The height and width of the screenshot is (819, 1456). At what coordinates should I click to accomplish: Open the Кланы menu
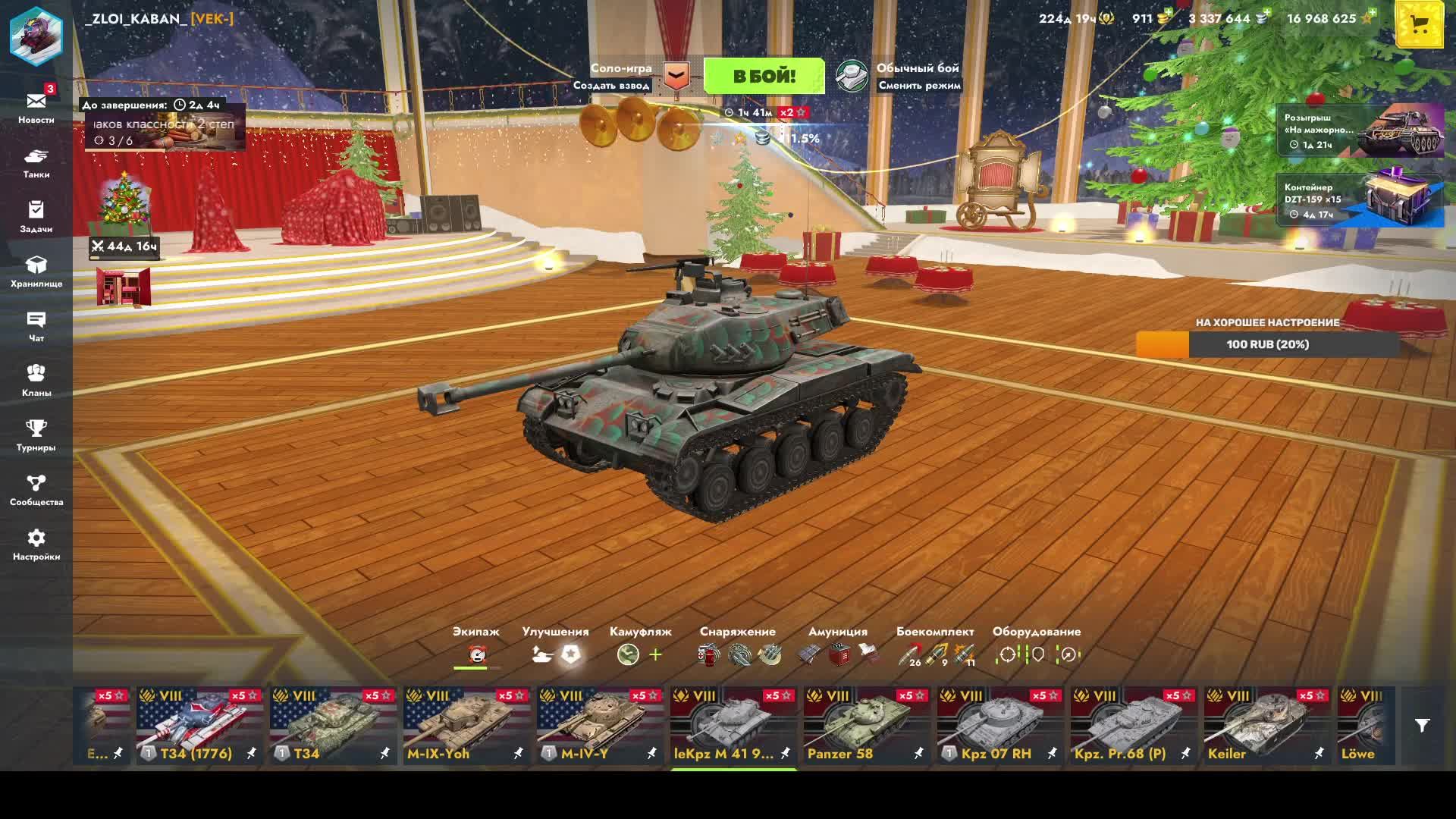click(36, 380)
